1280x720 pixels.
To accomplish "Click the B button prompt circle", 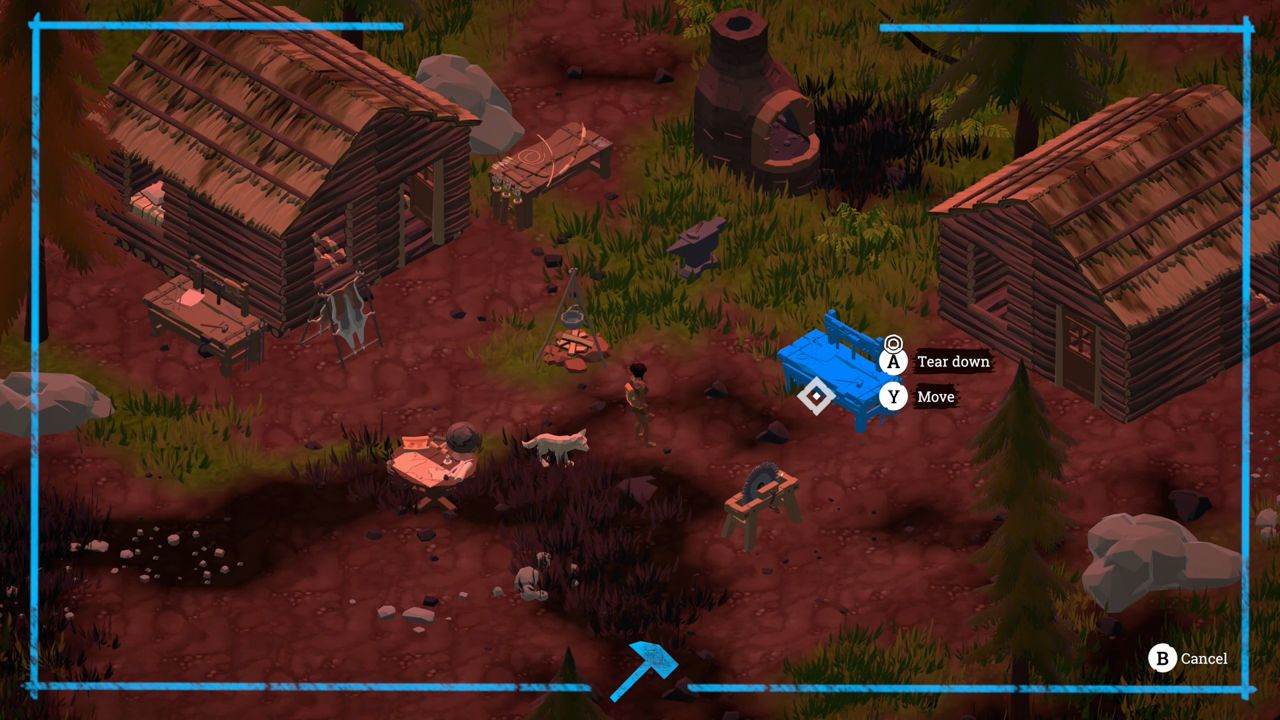I will tap(1162, 659).
